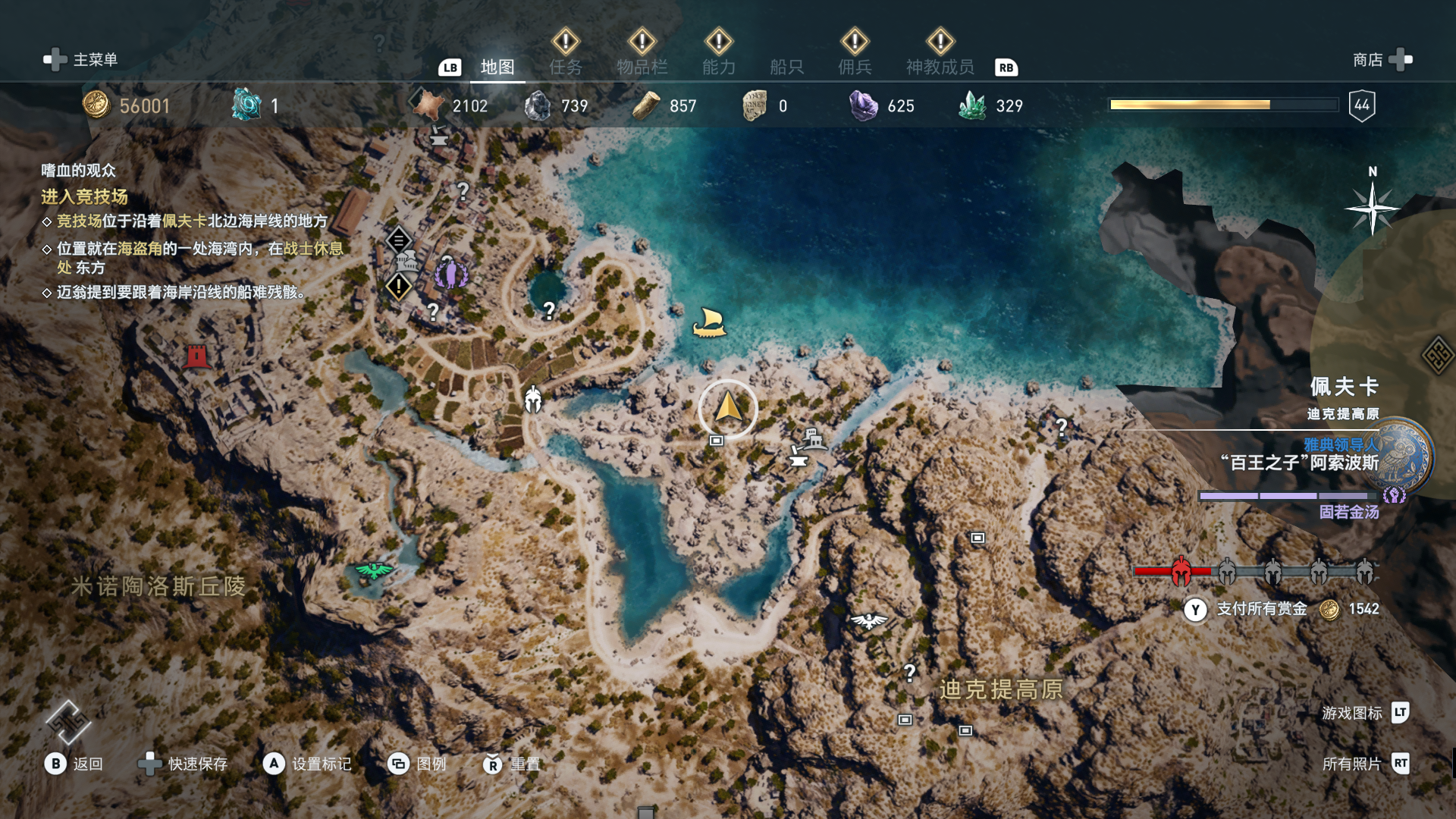
Task: Click the player location arrow marker
Action: (x=728, y=408)
